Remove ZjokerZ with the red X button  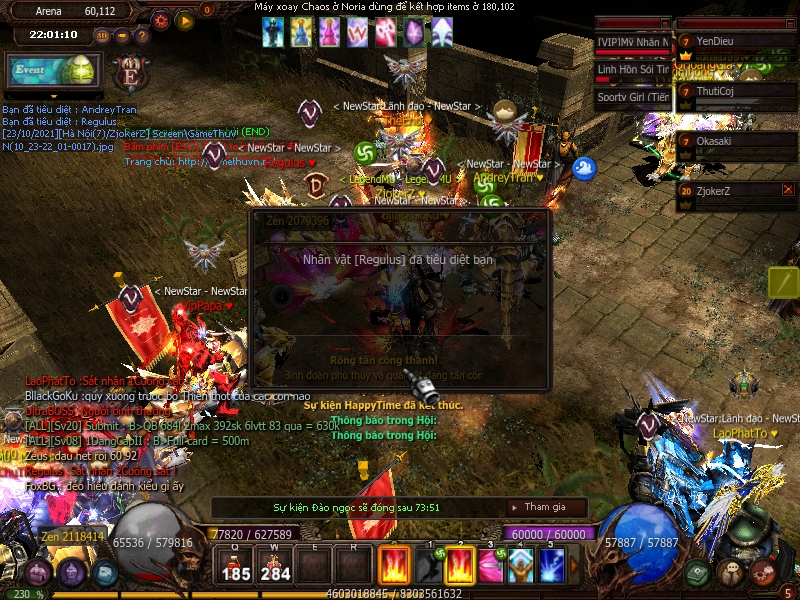(x=788, y=189)
